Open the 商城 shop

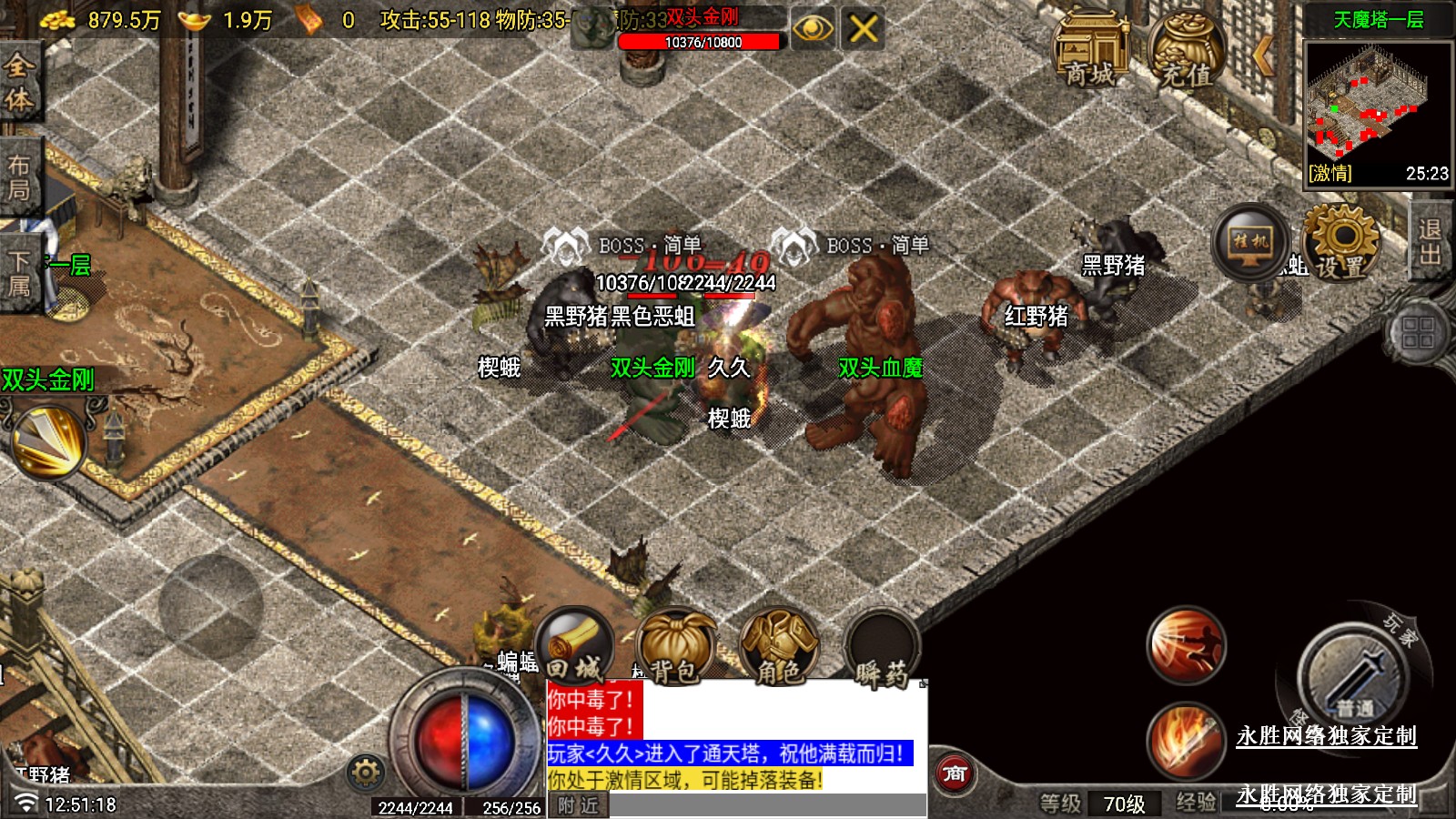tap(1089, 50)
